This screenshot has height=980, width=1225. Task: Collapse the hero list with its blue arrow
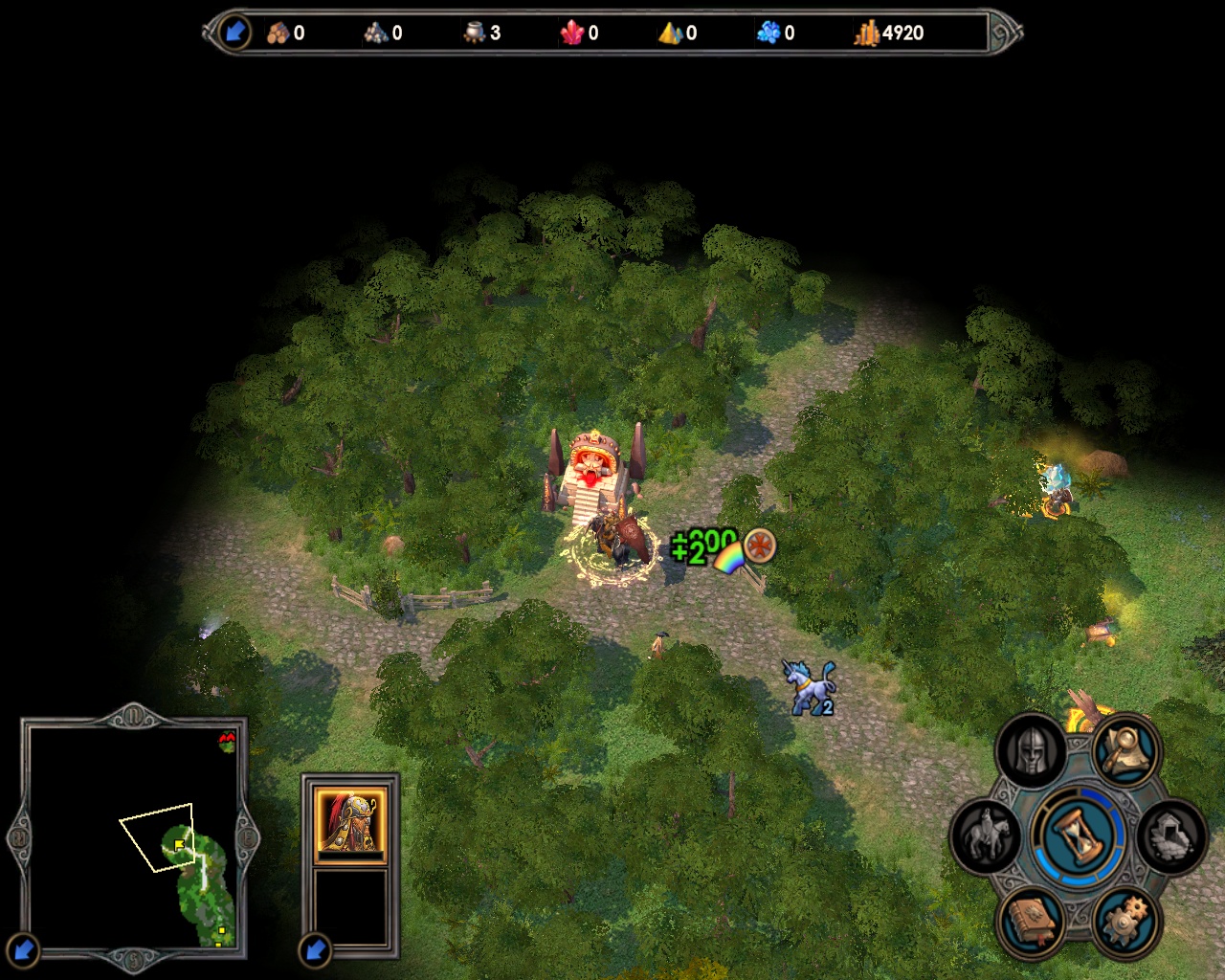pyautogui.click(x=315, y=950)
